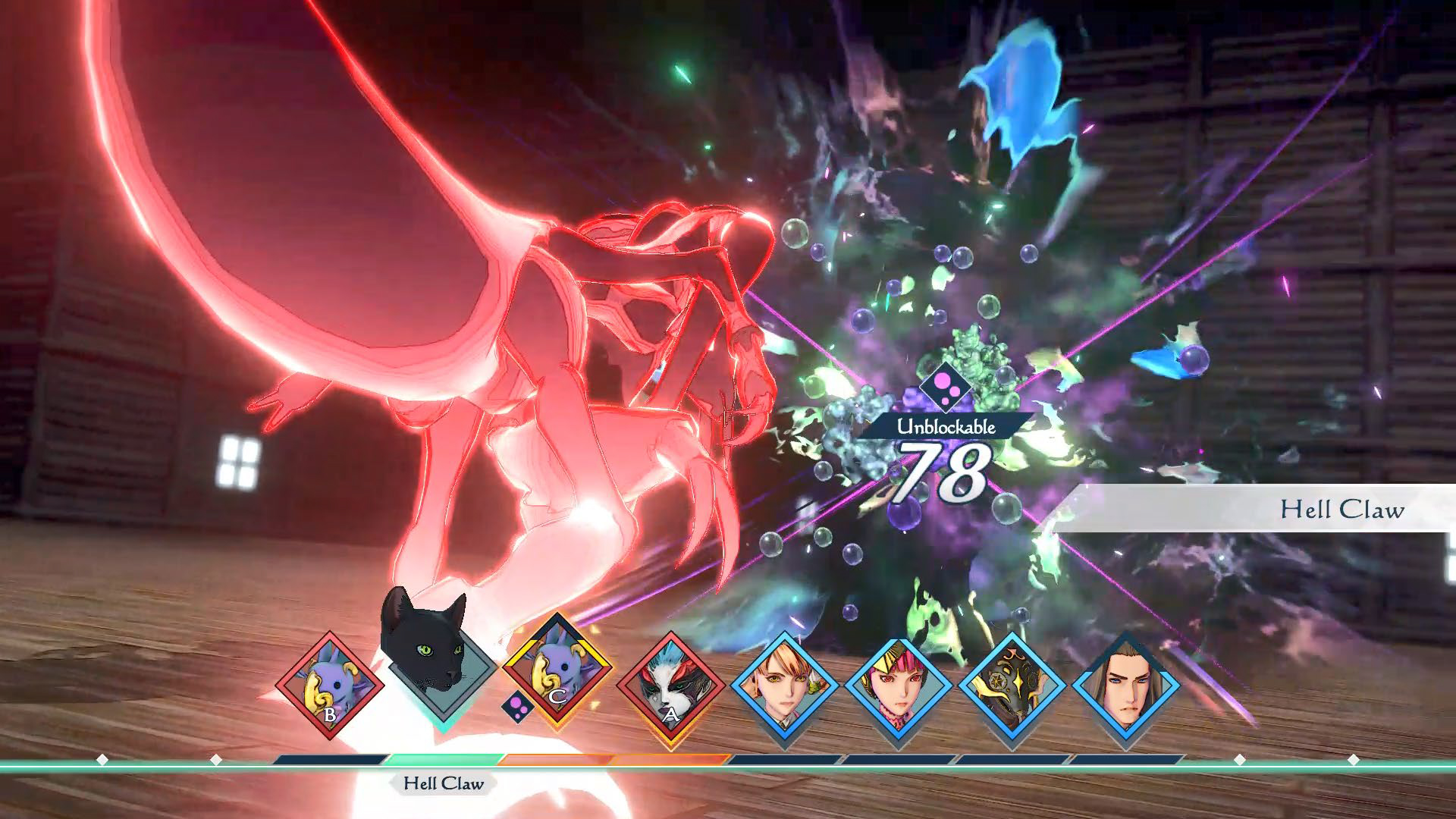Click the Hell Claw skill name banner
Viewport: 1456px width, 819px height.
point(1341,509)
